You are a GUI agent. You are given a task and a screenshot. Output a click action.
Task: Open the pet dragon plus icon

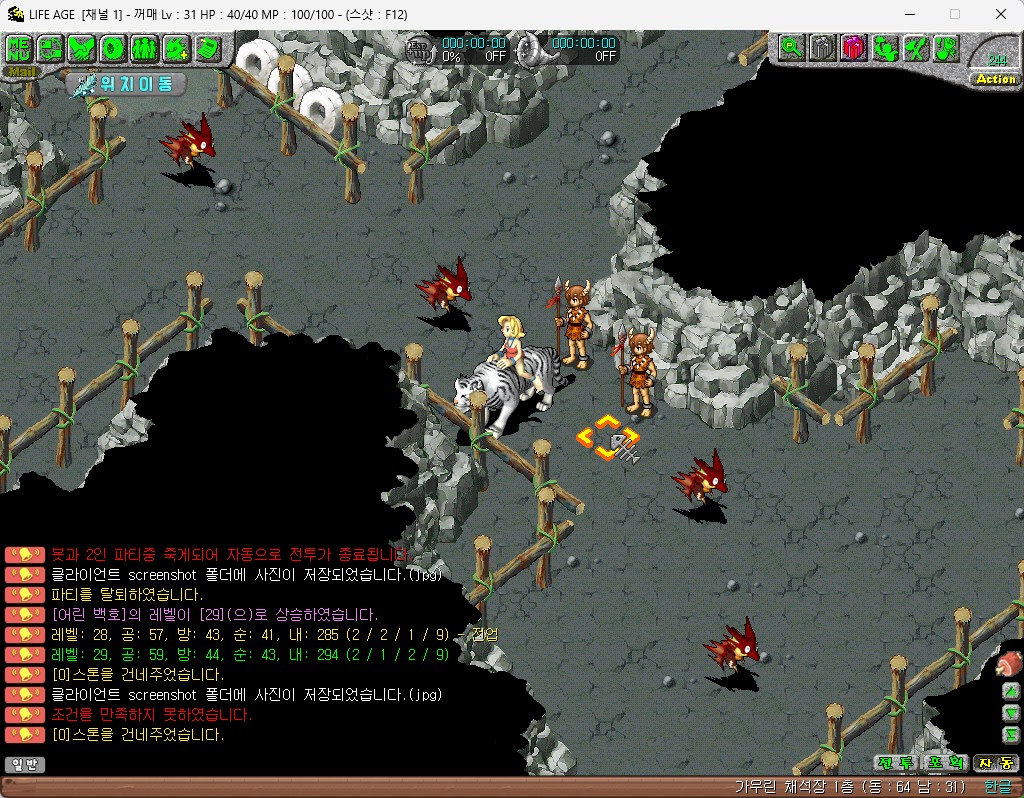176,47
